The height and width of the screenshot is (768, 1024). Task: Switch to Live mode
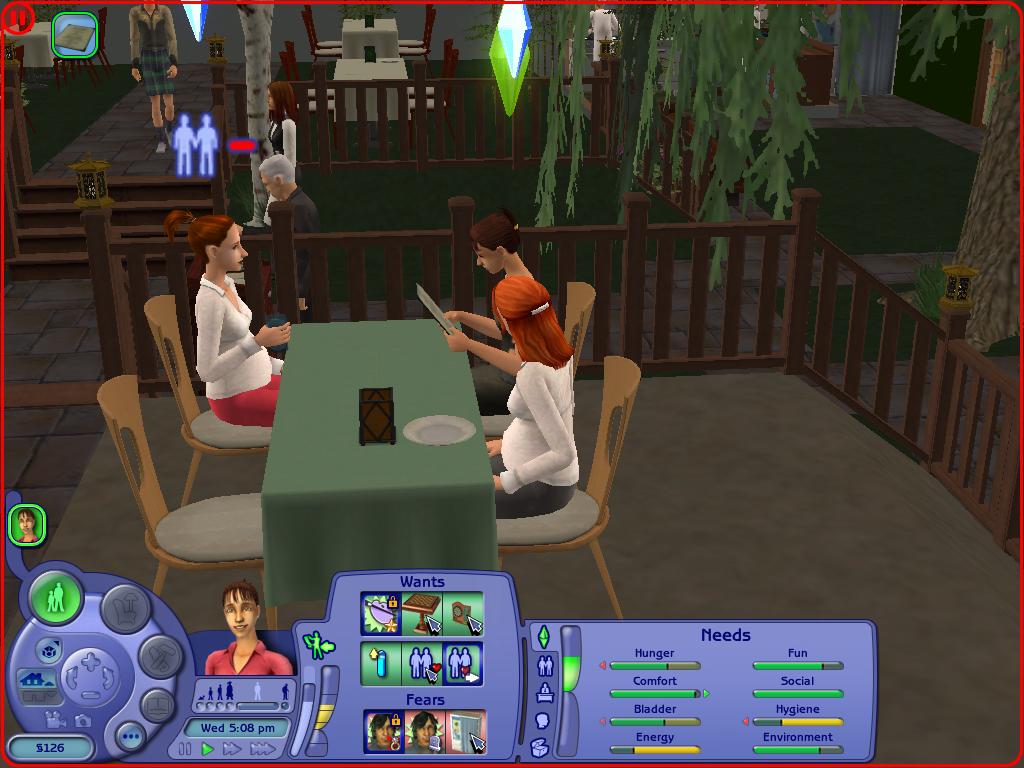pos(56,600)
